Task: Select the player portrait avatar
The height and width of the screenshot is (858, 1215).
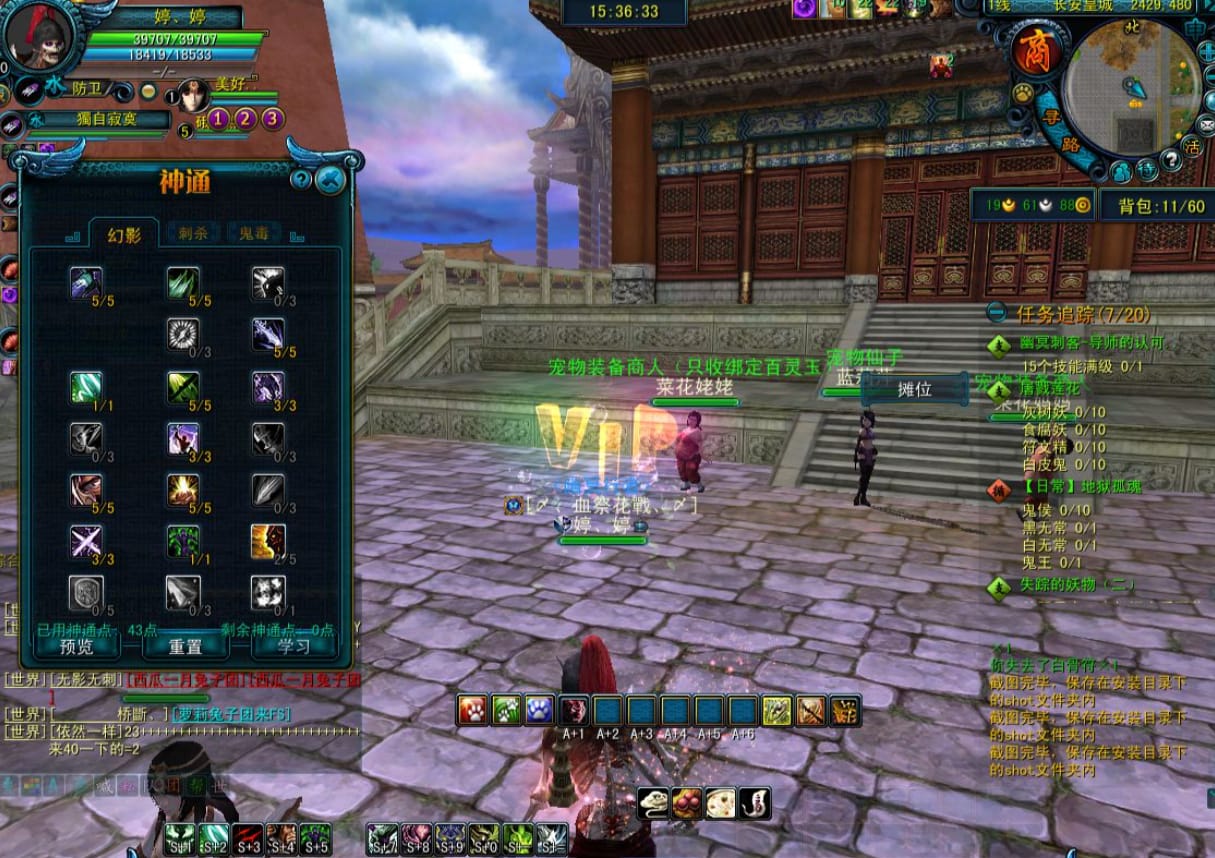Action: pos(40,37)
